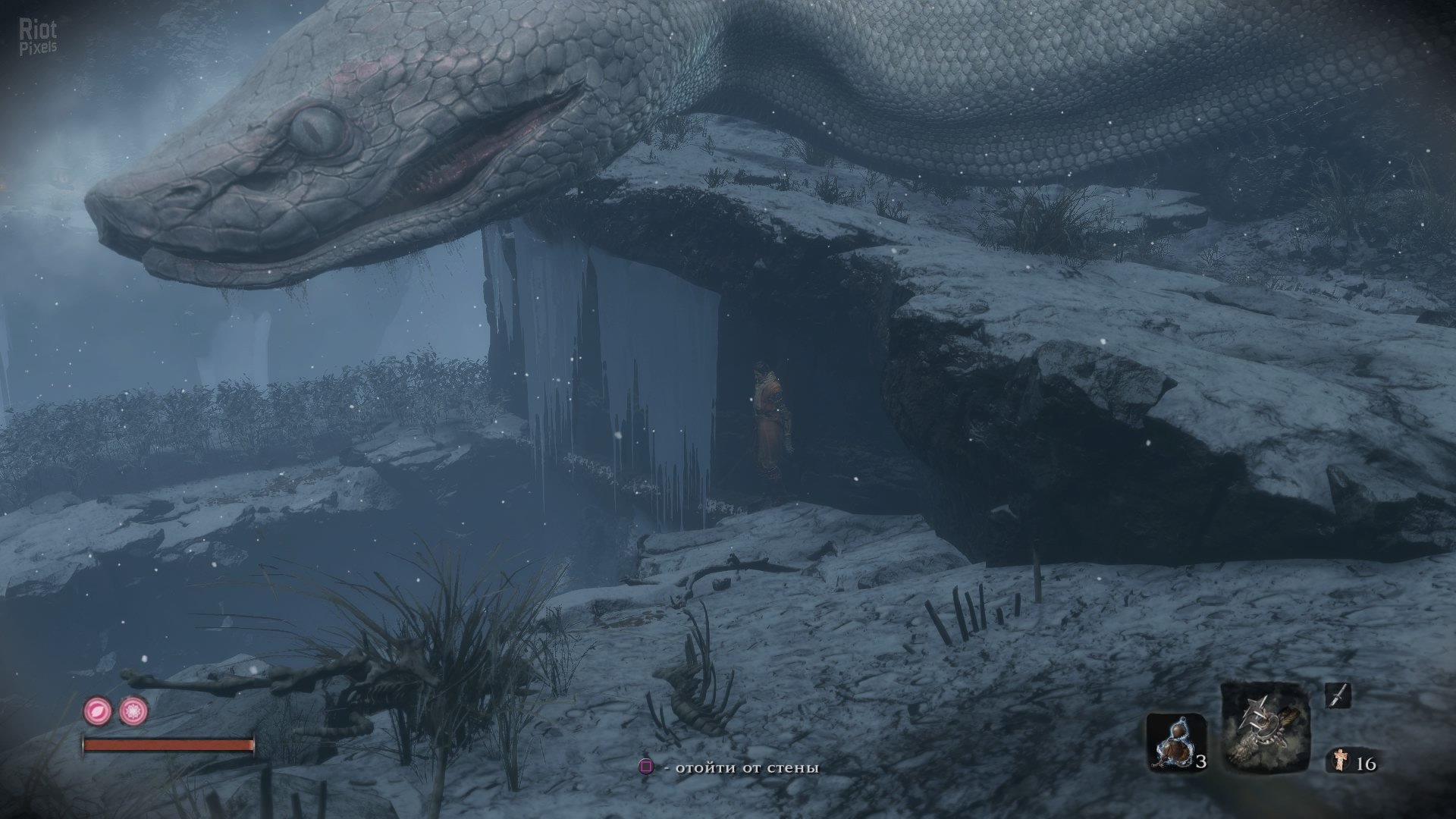Use the healing gourd item slot
Screen dimensions: 1456x819
[x=1175, y=742]
